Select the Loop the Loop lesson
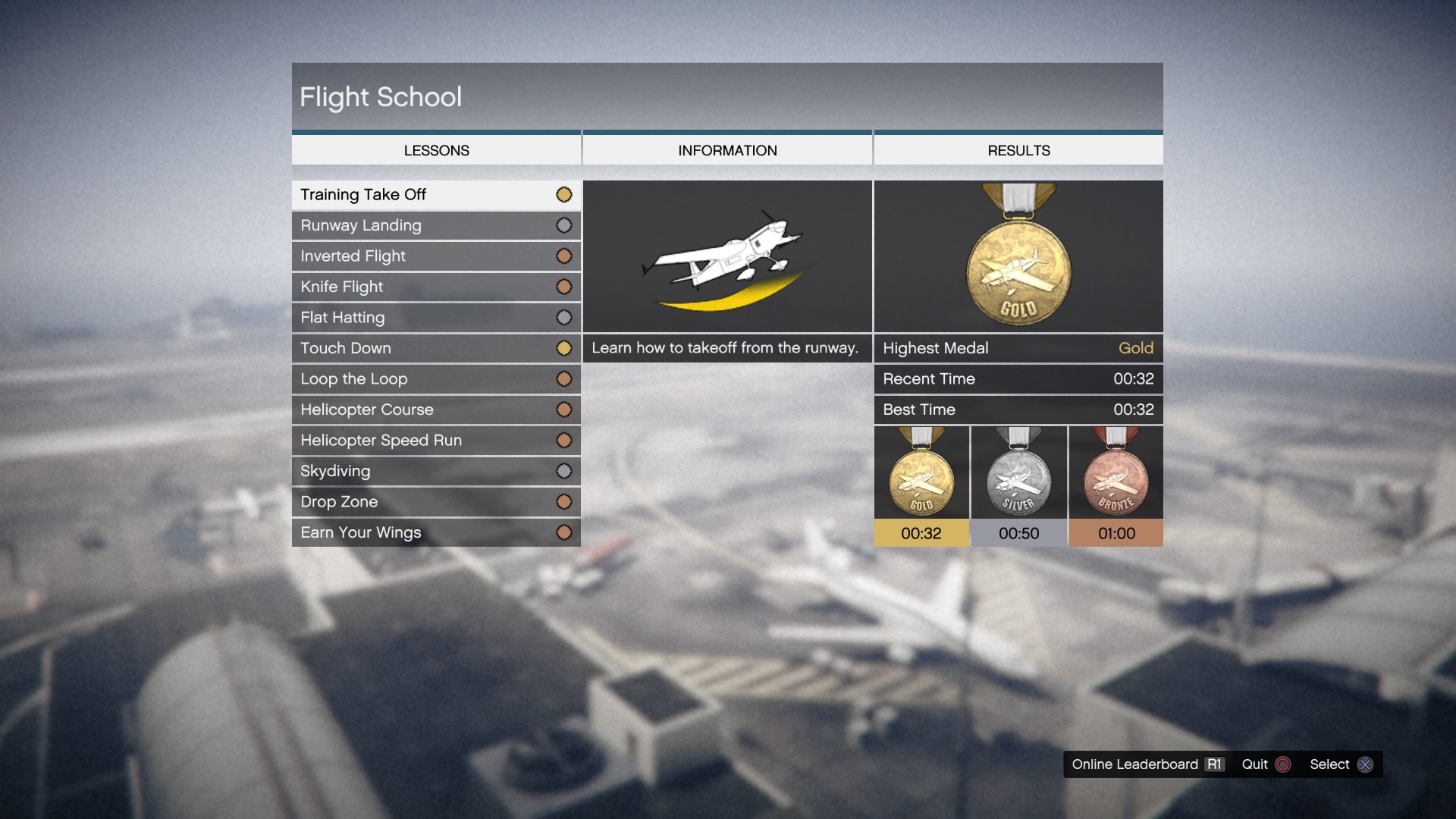The height and width of the screenshot is (819, 1456). click(436, 379)
